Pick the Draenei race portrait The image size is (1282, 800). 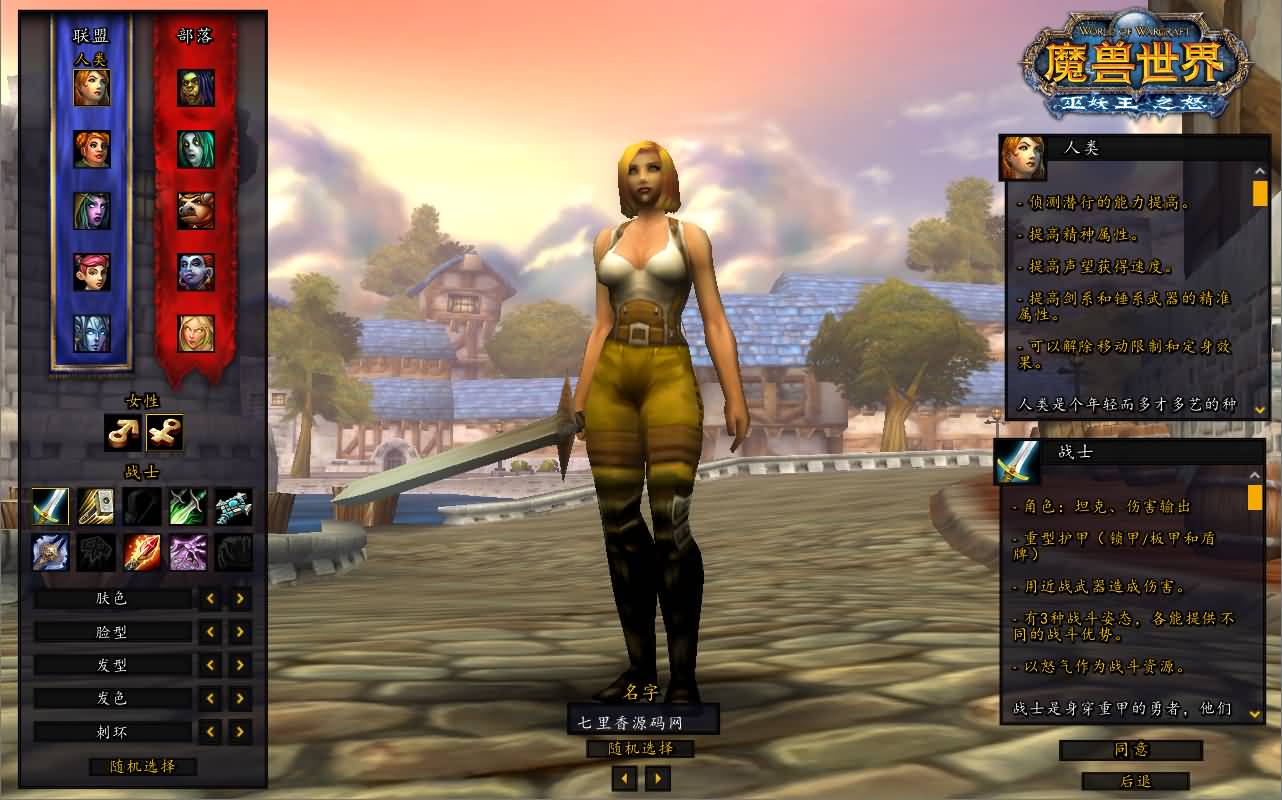(92, 333)
